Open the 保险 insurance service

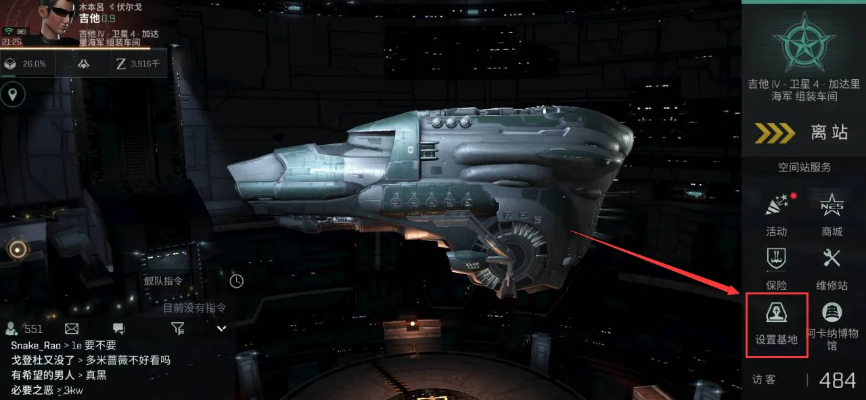(x=776, y=266)
